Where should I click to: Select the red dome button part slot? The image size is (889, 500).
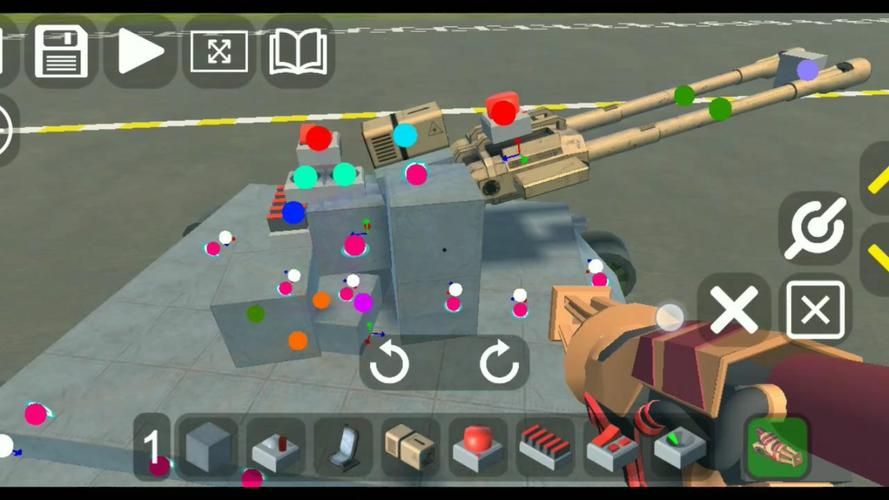(477, 446)
